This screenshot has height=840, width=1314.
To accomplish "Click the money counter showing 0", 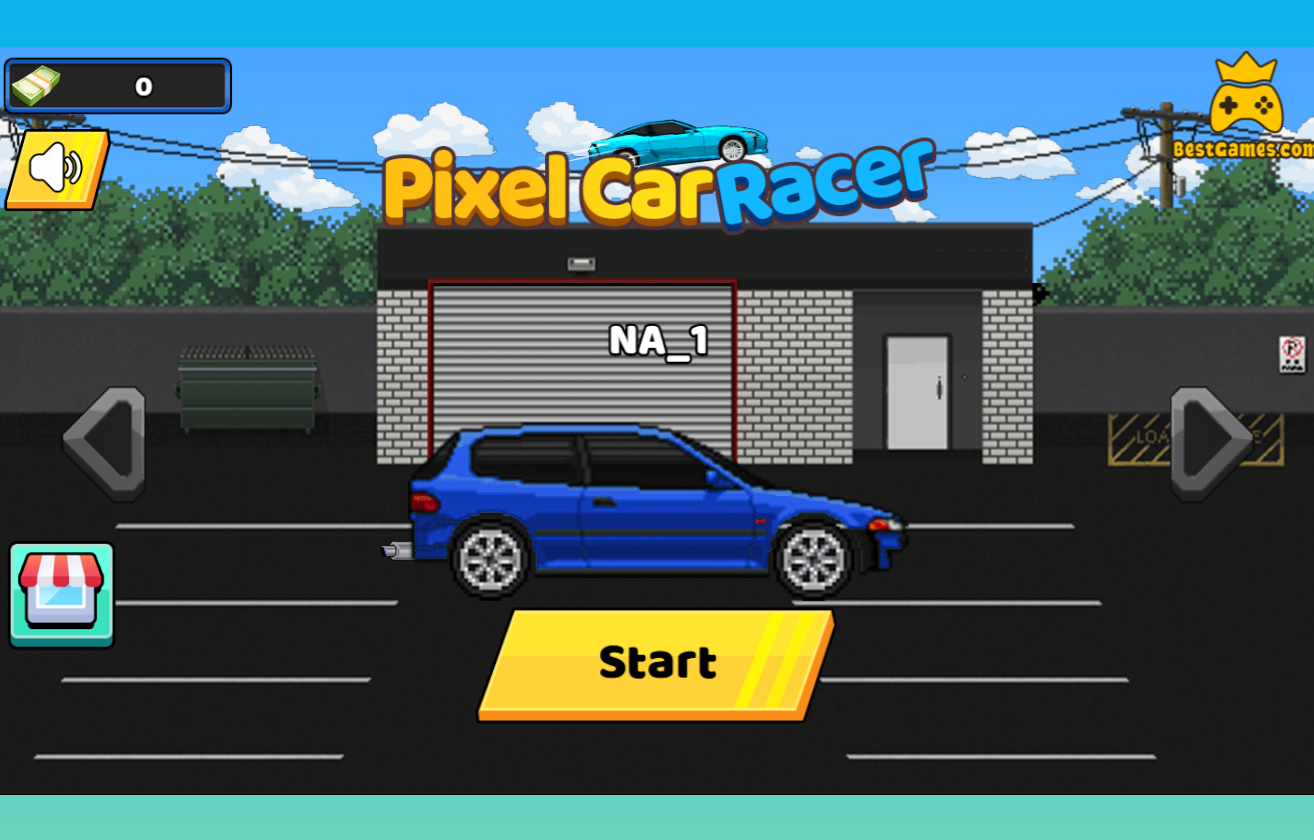I will 145,85.
